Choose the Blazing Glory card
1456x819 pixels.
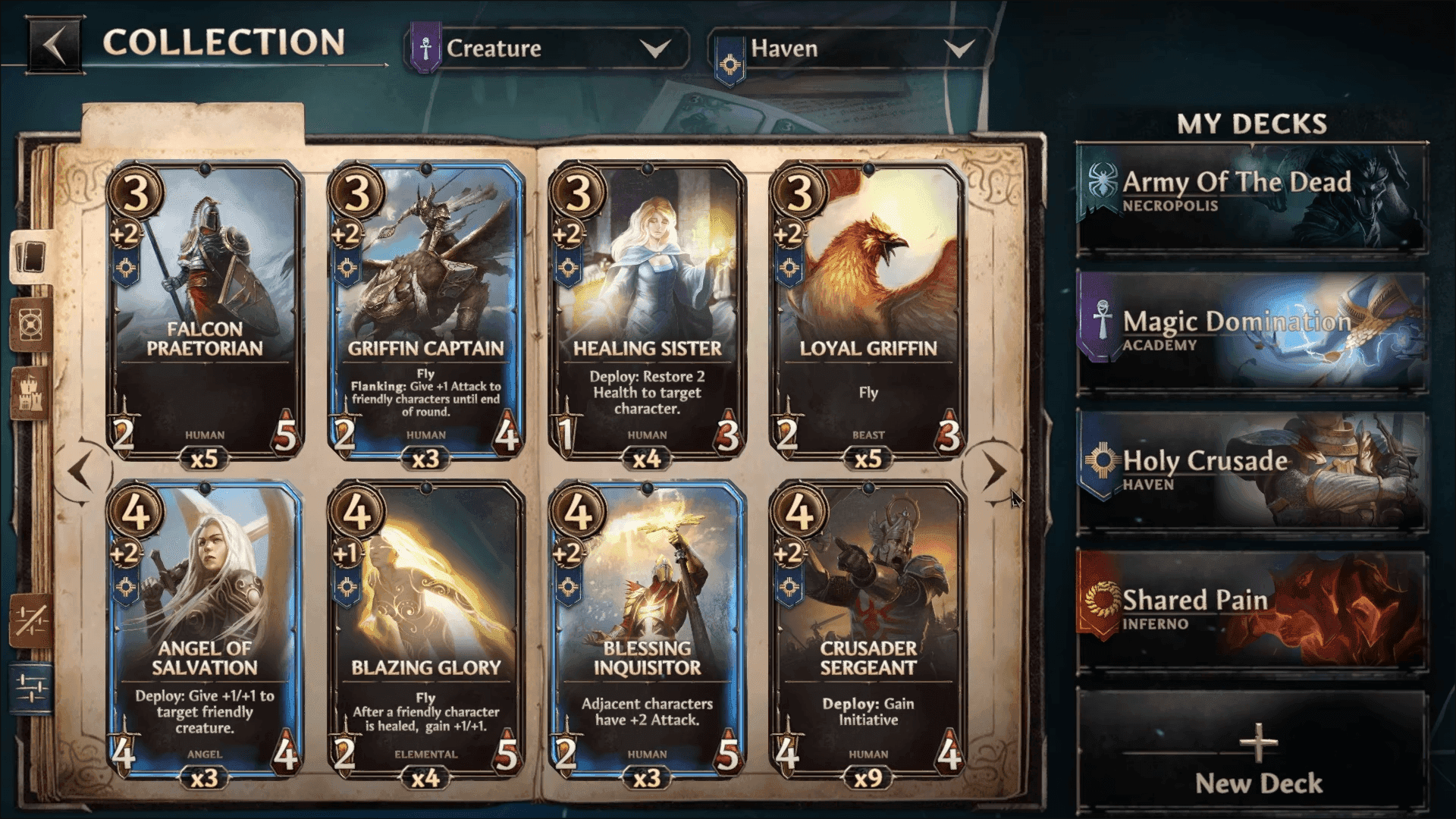(425, 629)
